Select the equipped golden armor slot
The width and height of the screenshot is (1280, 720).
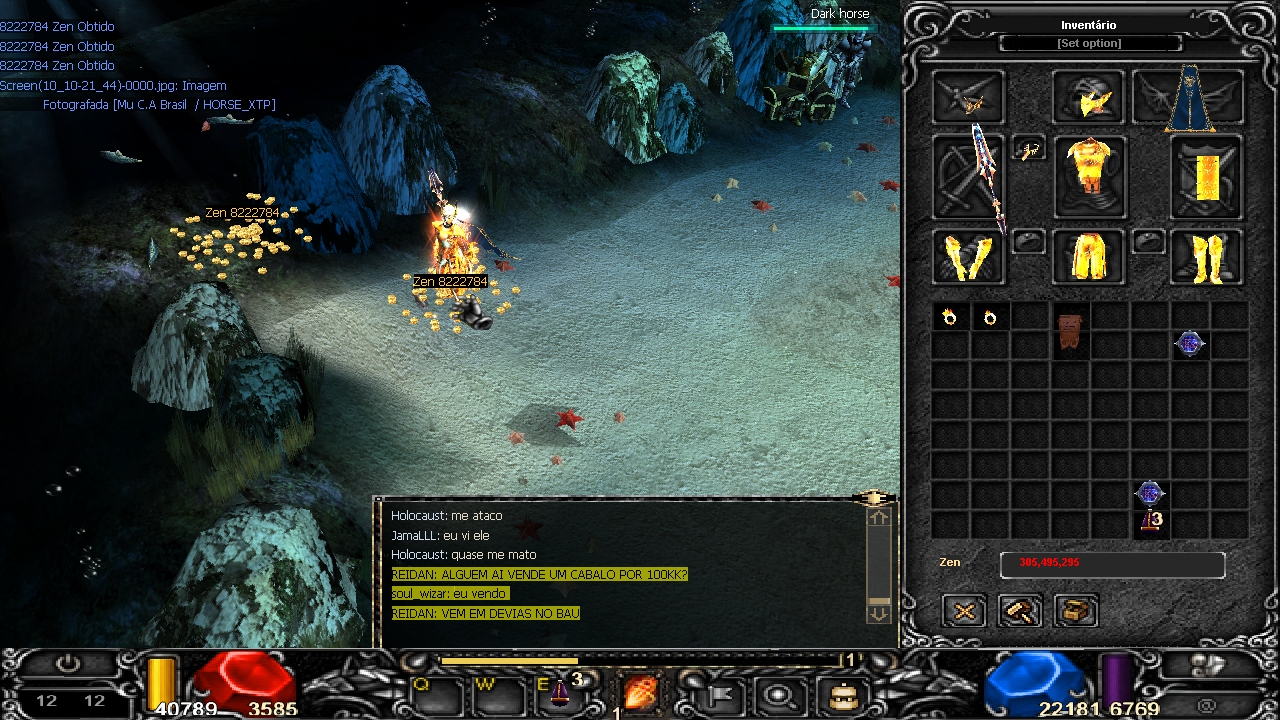1088,174
